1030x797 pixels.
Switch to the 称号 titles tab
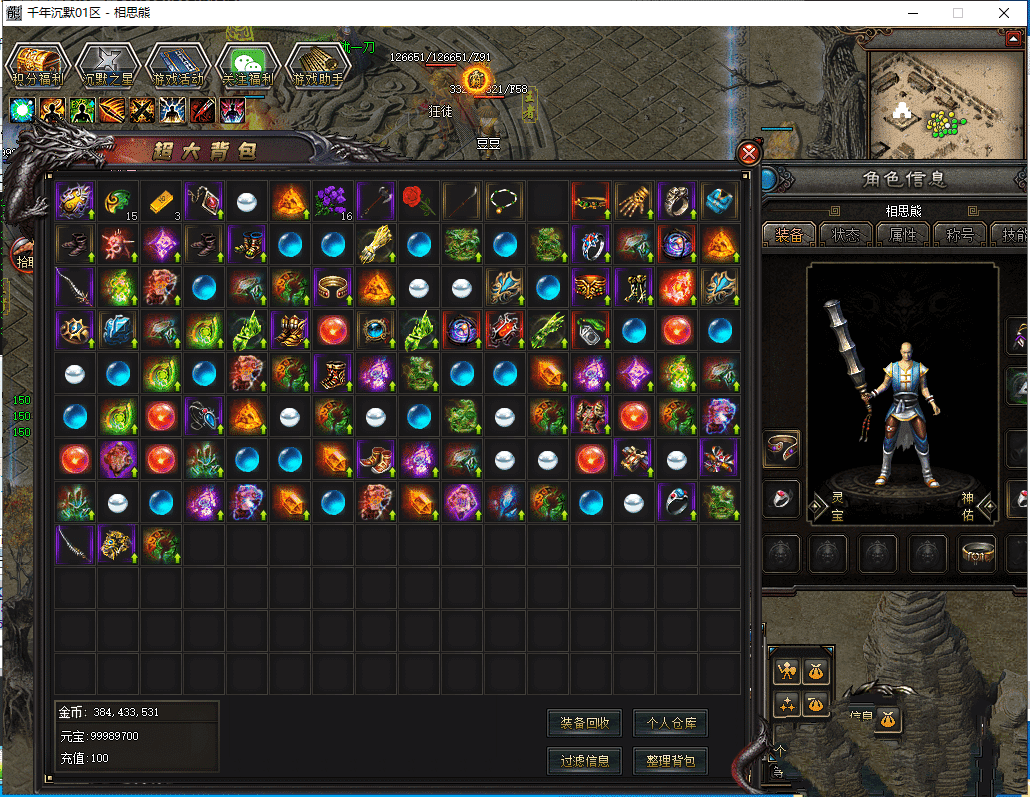click(959, 235)
